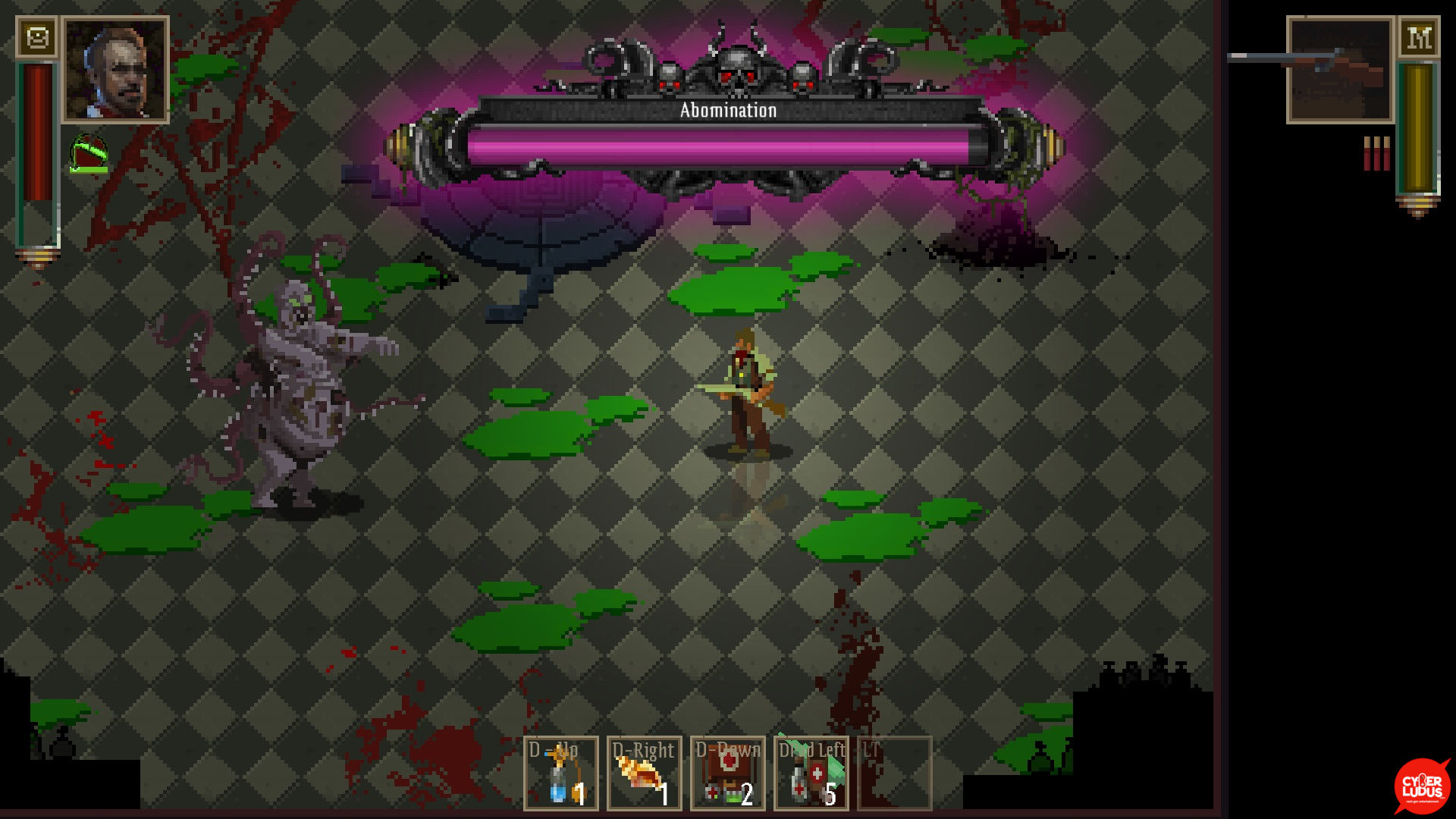Select the blue potion flask hotbar slot

[x=561, y=773]
